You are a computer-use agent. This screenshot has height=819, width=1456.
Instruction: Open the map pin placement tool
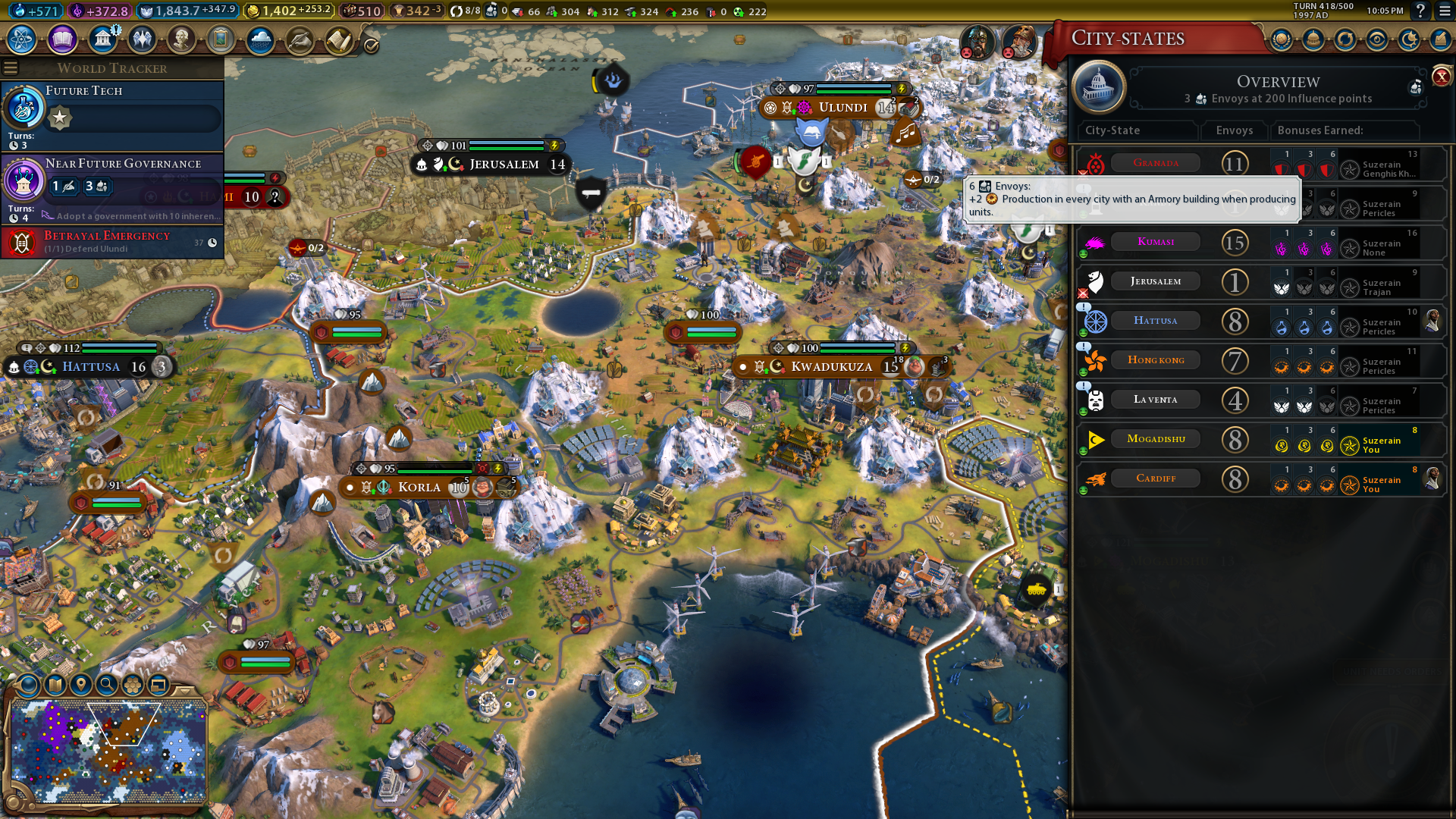point(81,685)
